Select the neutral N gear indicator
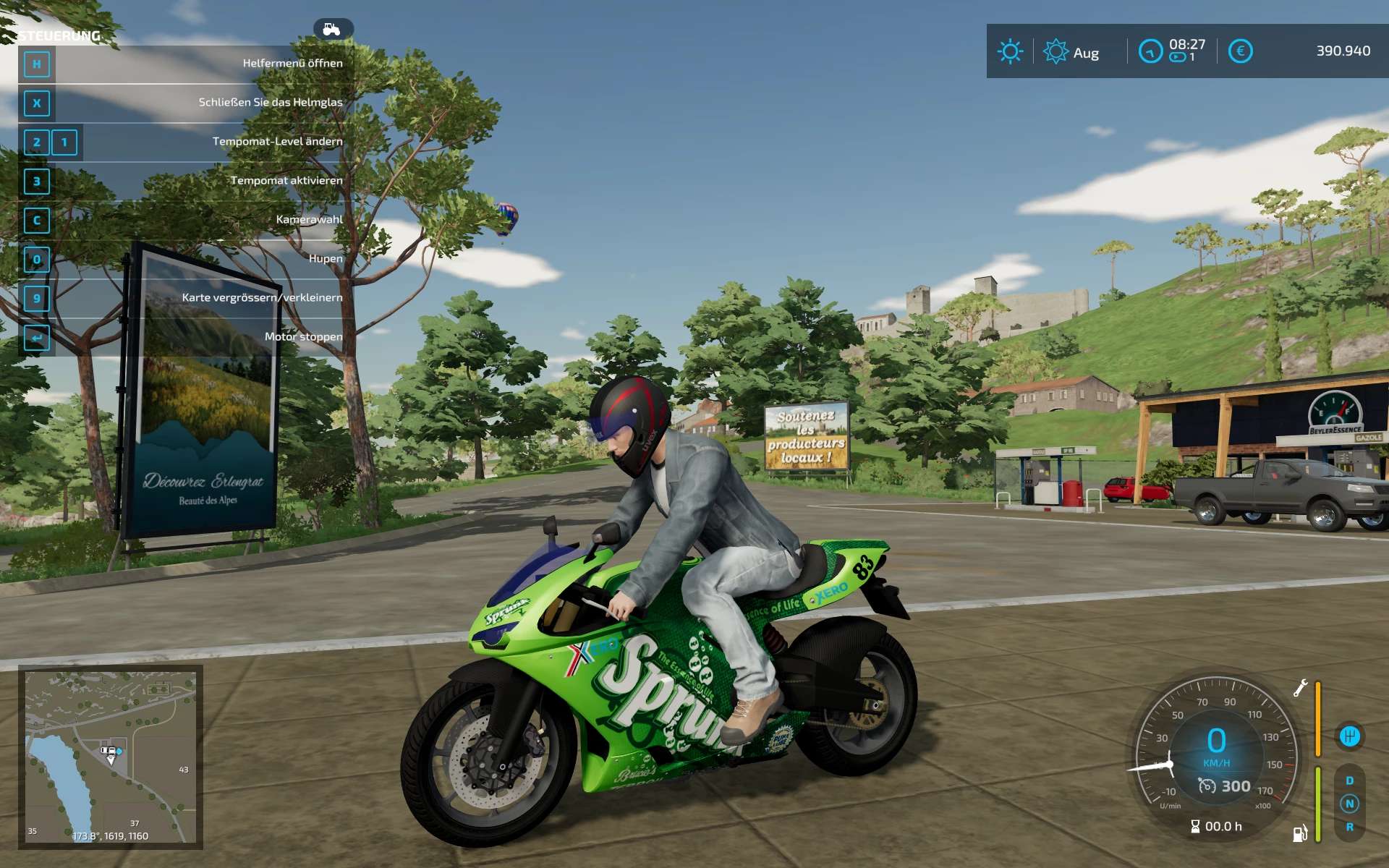Viewport: 1389px width, 868px height. tap(1349, 804)
